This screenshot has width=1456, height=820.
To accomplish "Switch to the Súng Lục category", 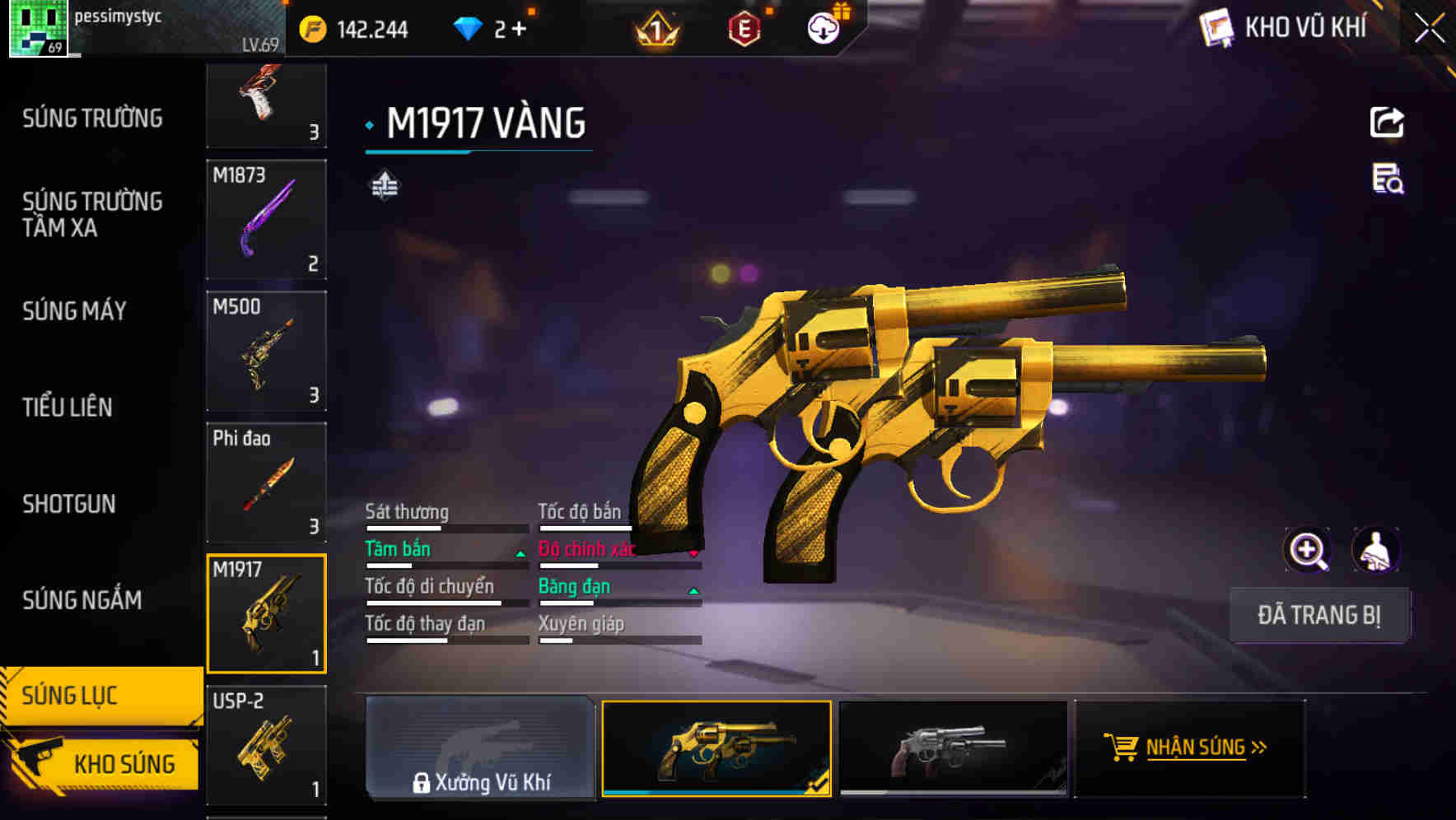I will [x=72, y=695].
